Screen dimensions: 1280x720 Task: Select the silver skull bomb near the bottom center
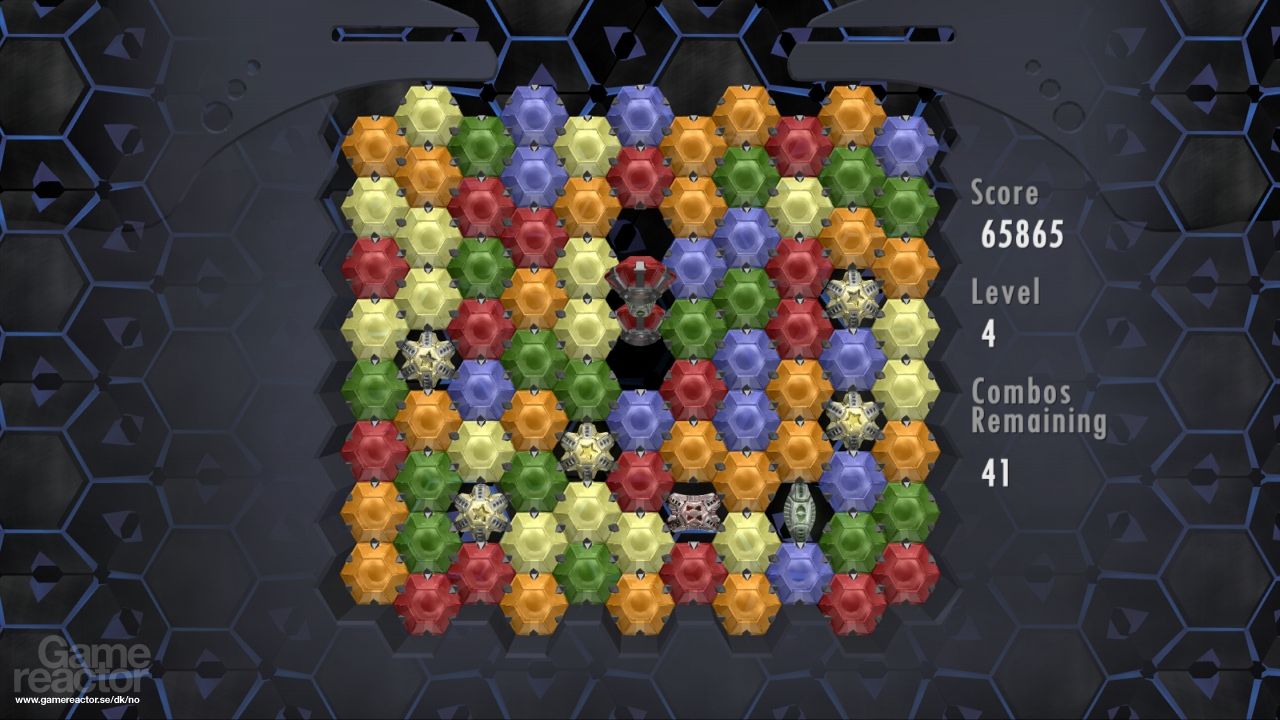click(695, 510)
